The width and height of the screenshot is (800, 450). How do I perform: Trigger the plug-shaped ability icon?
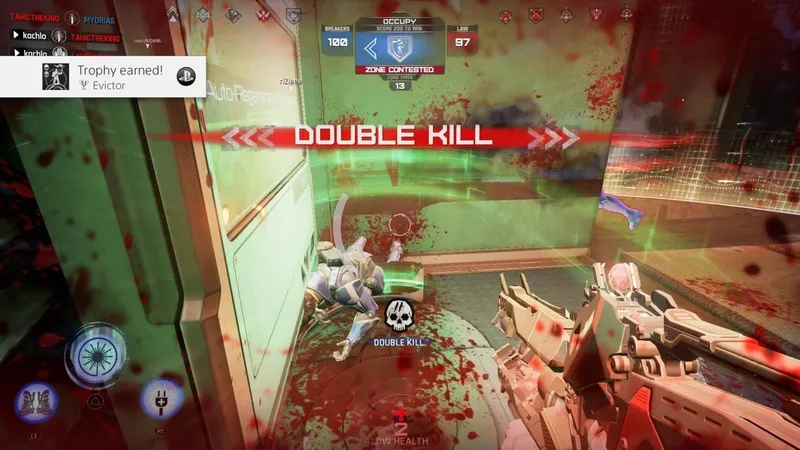coord(160,398)
